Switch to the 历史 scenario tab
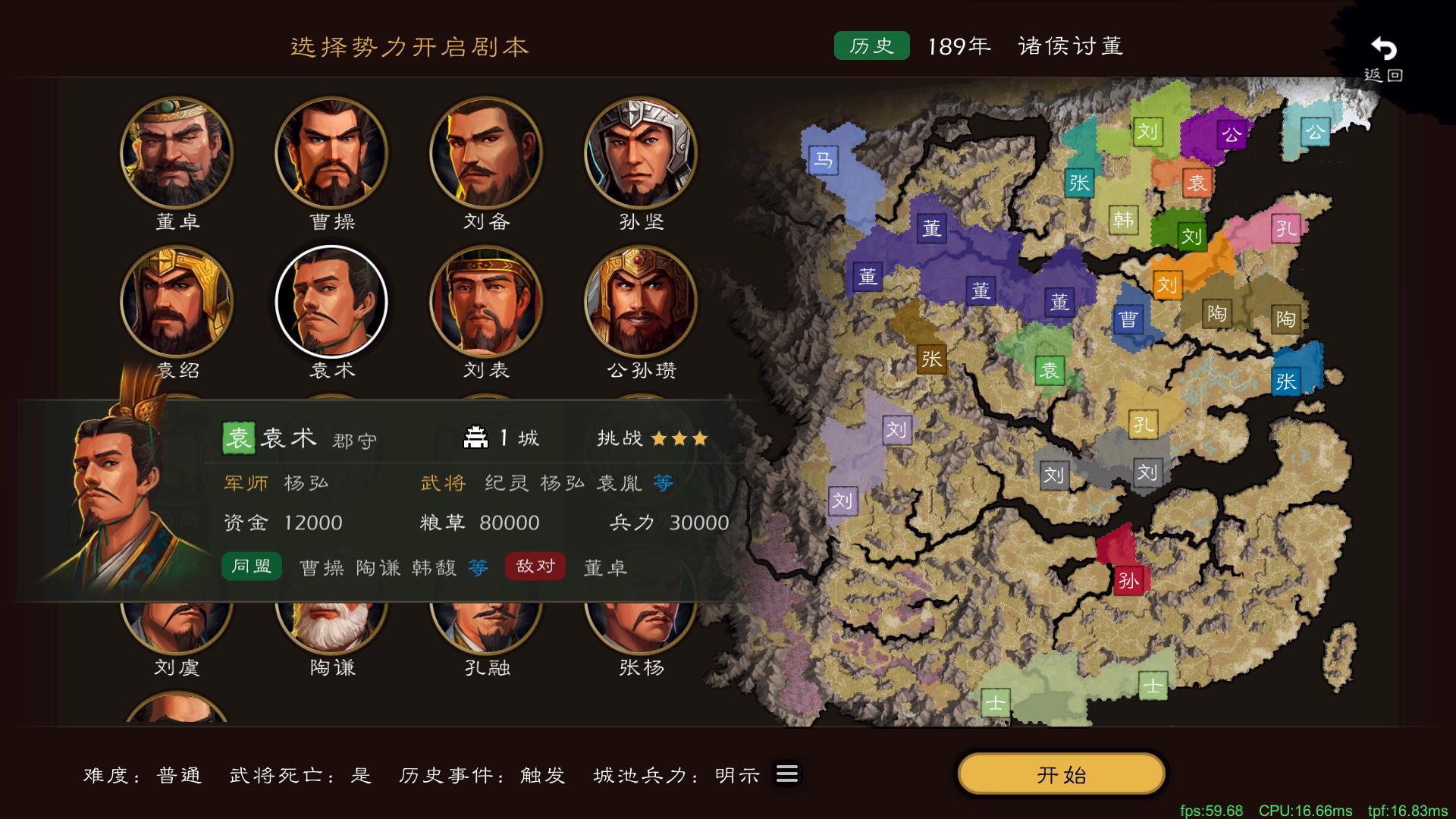 coord(871,45)
